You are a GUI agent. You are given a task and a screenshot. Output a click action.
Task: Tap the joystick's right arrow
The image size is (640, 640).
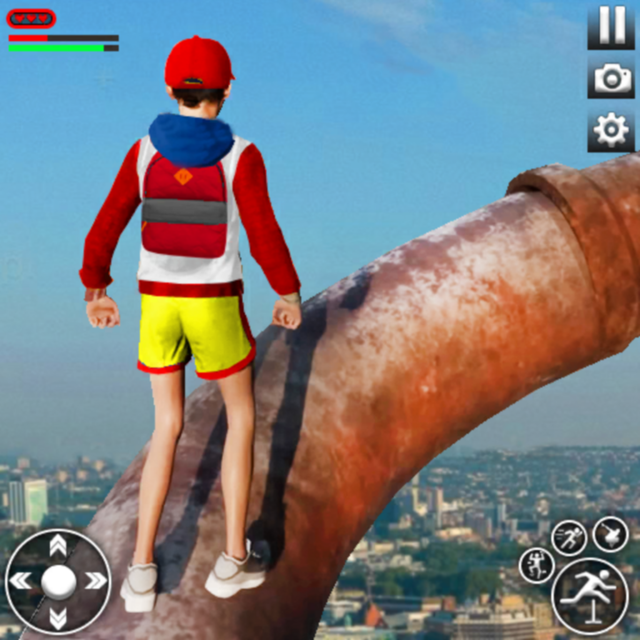coord(95,581)
